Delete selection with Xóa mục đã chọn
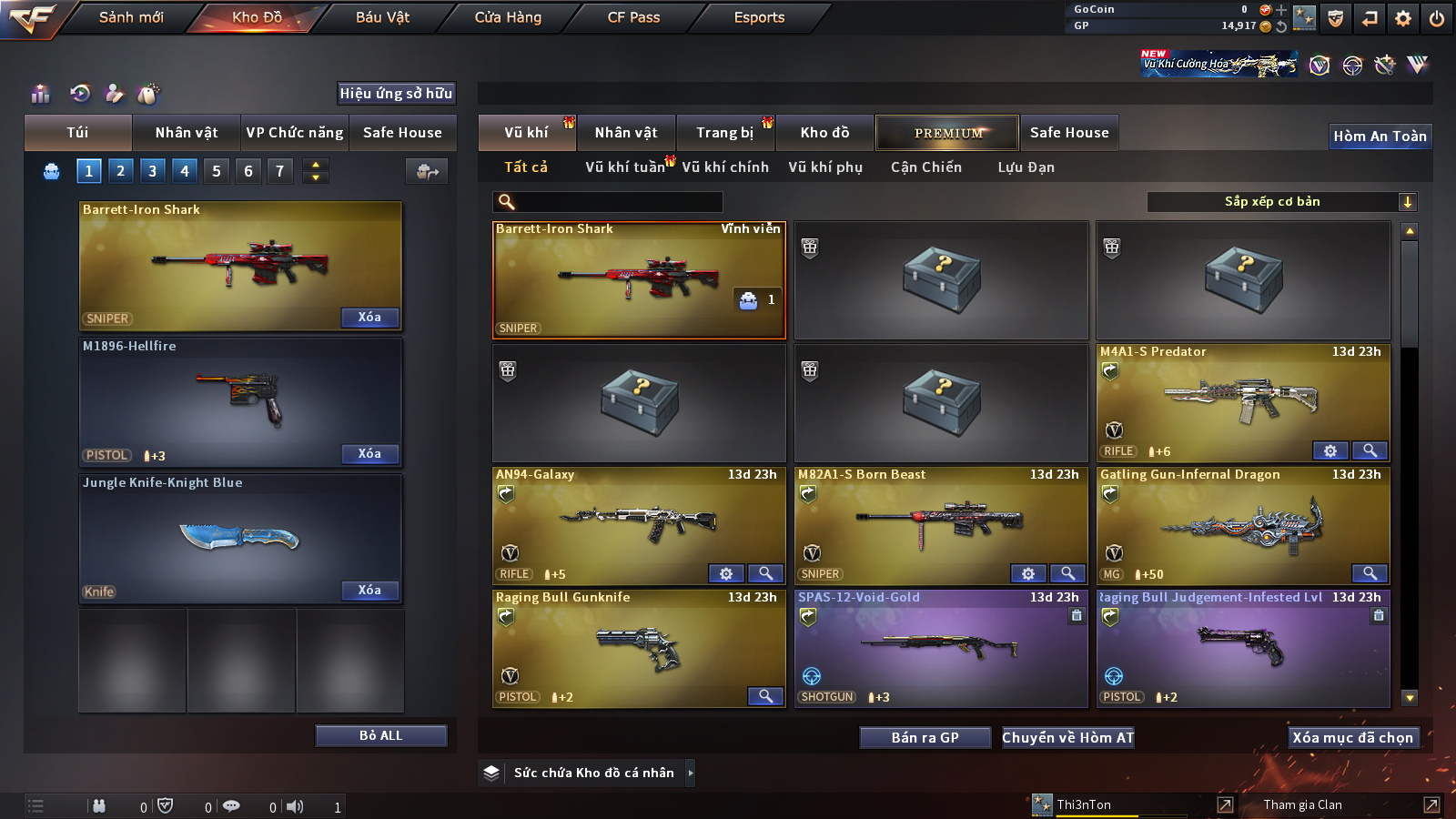 click(x=1352, y=737)
